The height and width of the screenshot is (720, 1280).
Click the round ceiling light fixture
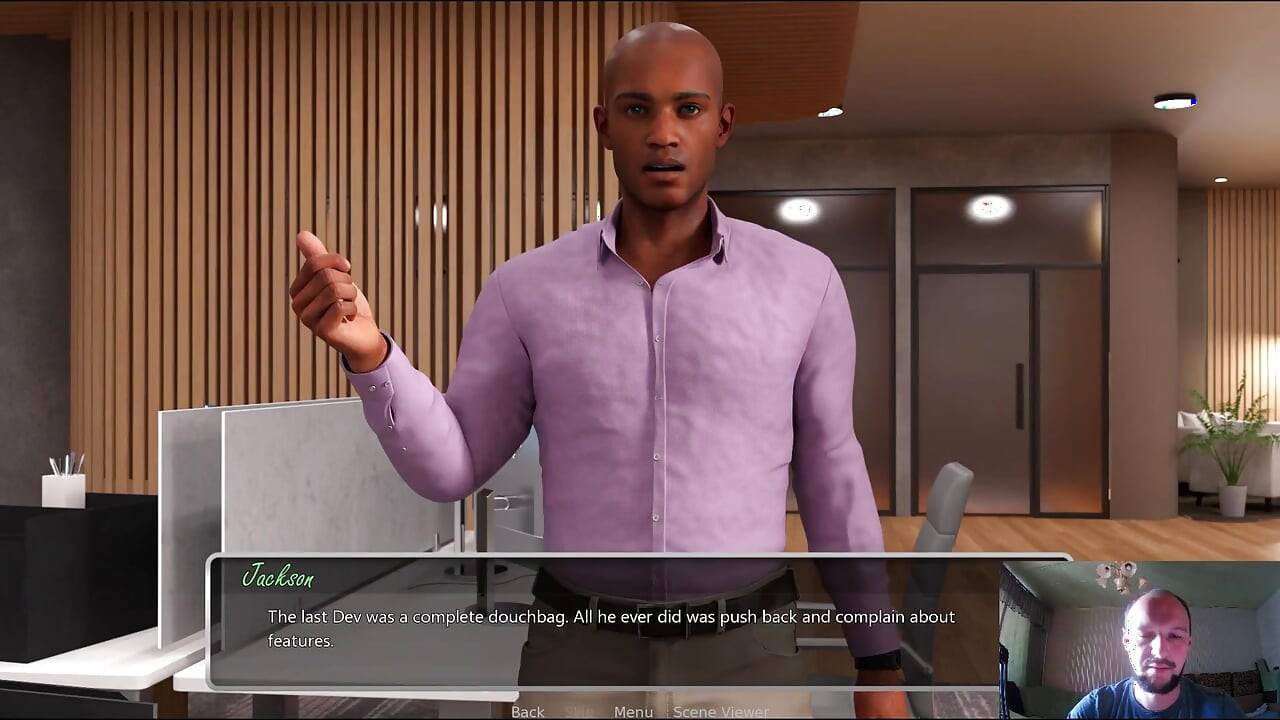click(x=990, y=210)
